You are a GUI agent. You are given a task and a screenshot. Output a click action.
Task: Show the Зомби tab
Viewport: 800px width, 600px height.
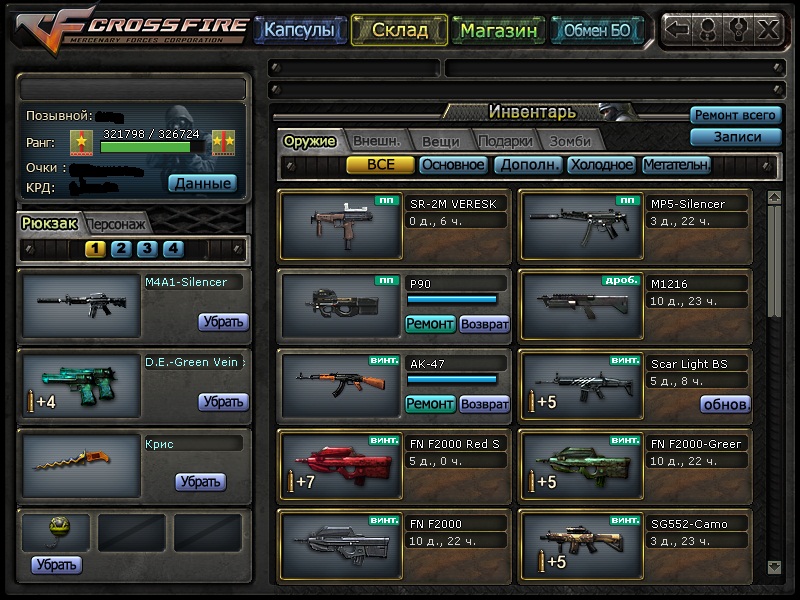tap(571, 141)
